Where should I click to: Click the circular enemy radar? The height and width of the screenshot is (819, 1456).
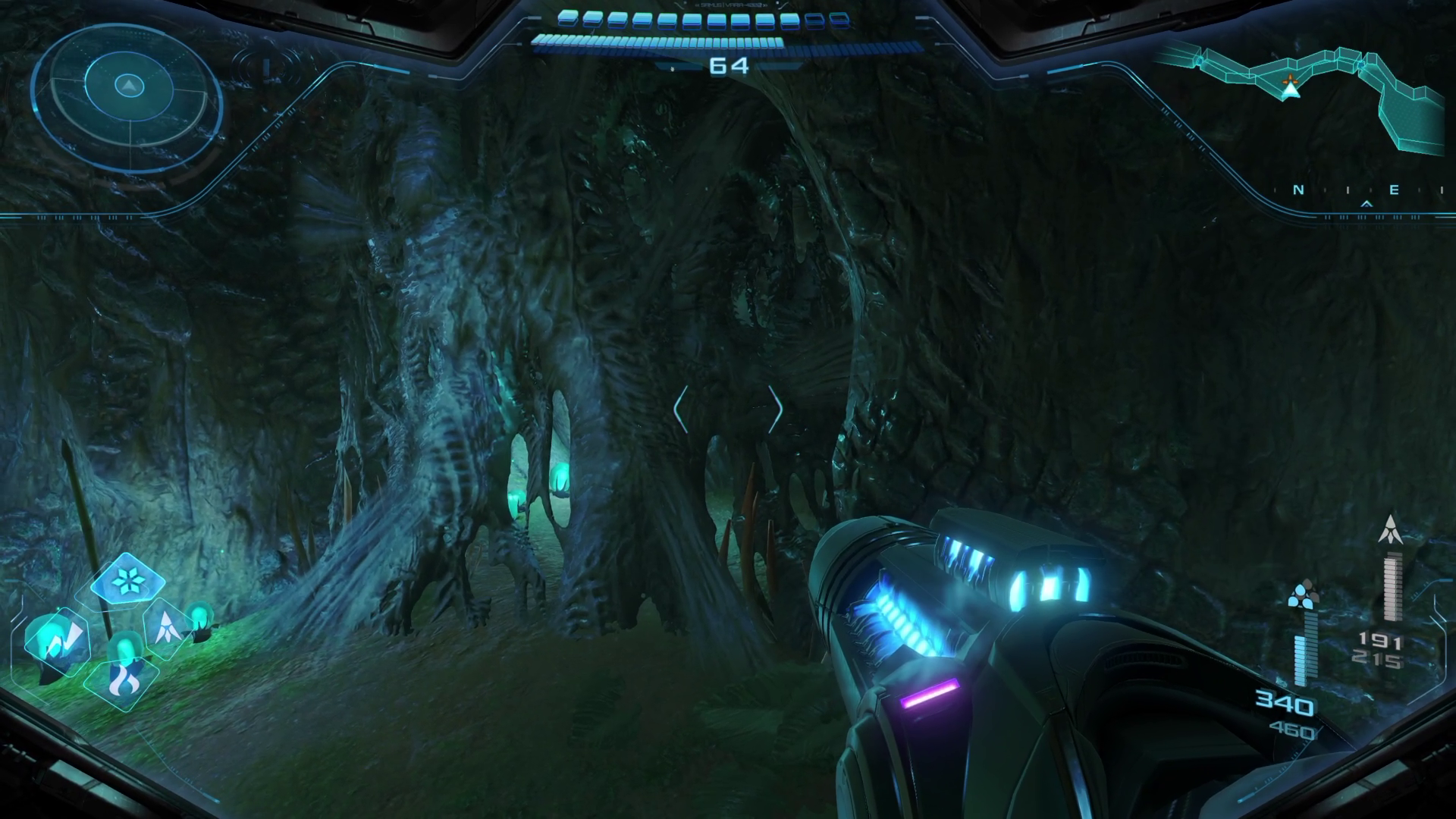pos(128,96)
